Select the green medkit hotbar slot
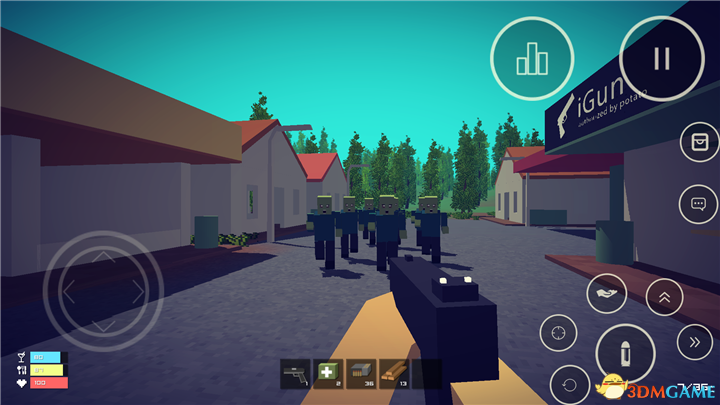 tap(327, 373)
